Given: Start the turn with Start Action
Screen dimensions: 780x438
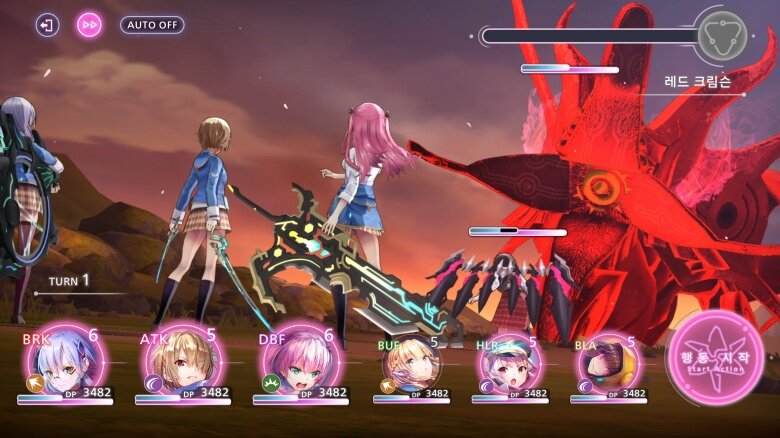Looking at the screenshot, I should [x=715, y=358].
